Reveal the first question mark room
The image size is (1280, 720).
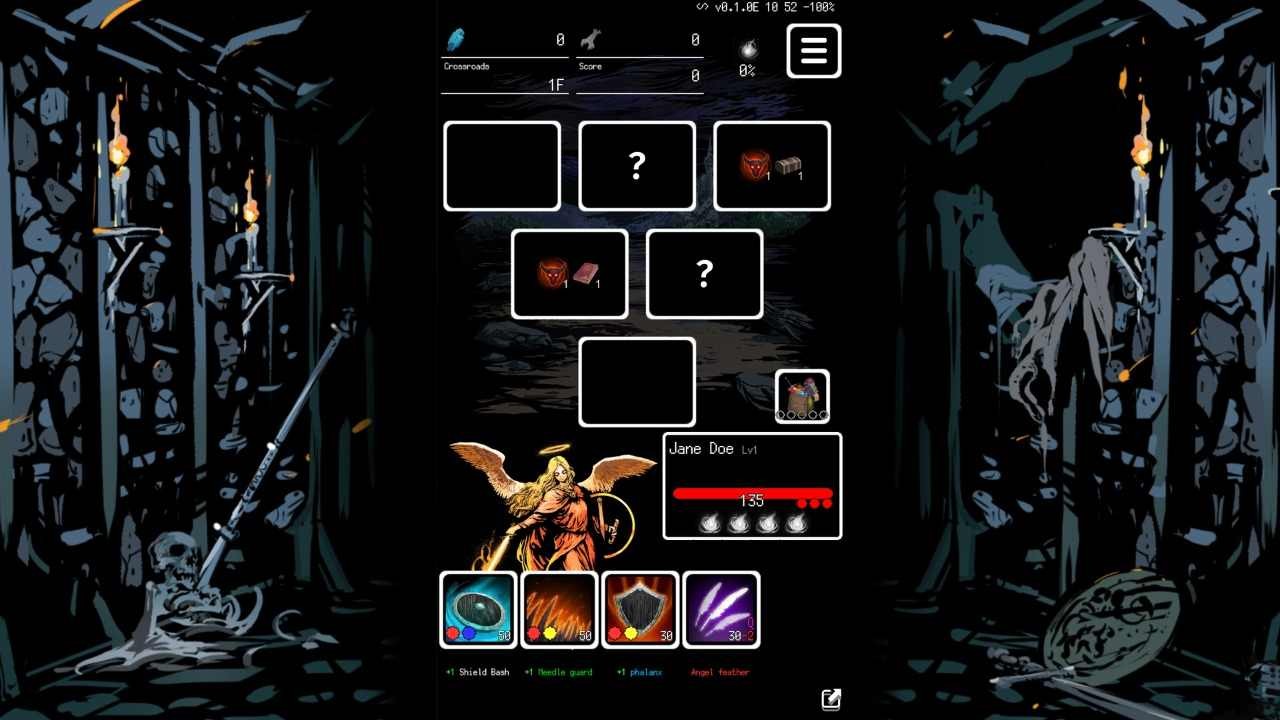pyautogui.click(x=636, y=165)
